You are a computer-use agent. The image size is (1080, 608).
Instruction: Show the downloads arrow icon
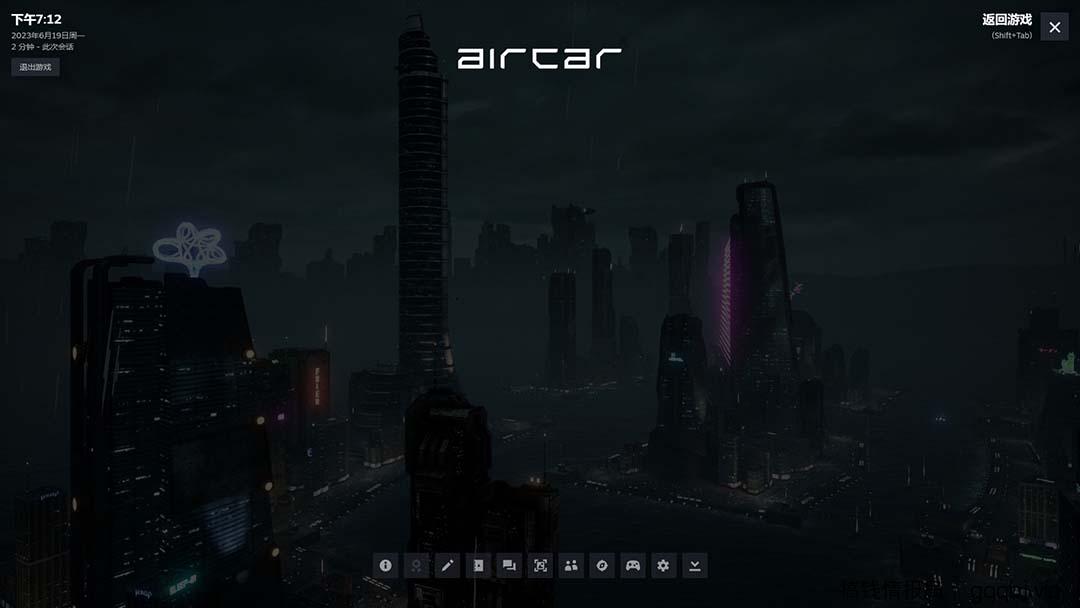click(694, 565)
